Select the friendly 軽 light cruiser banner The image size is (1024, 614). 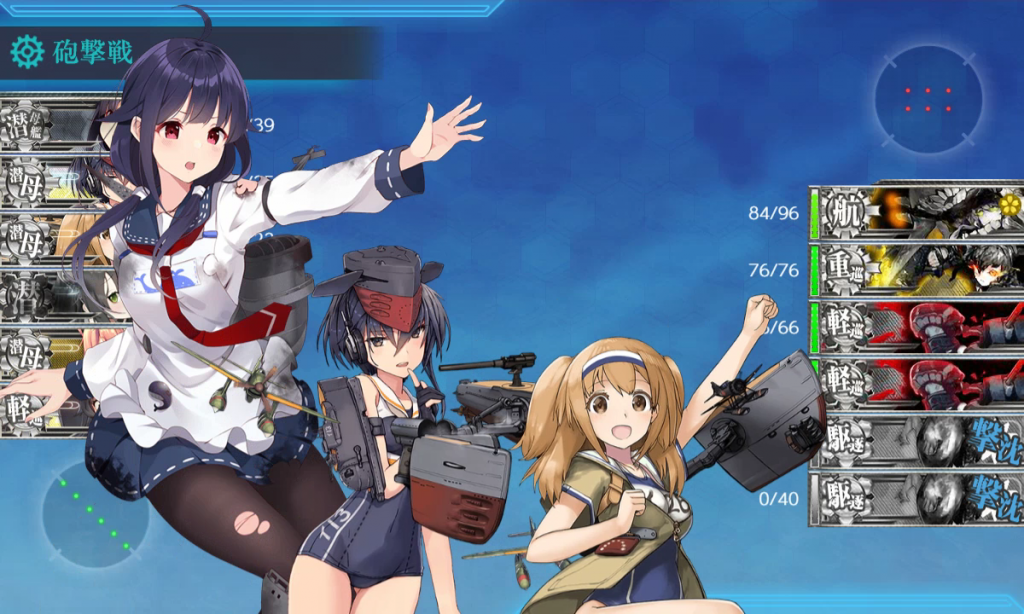point(40,410)
